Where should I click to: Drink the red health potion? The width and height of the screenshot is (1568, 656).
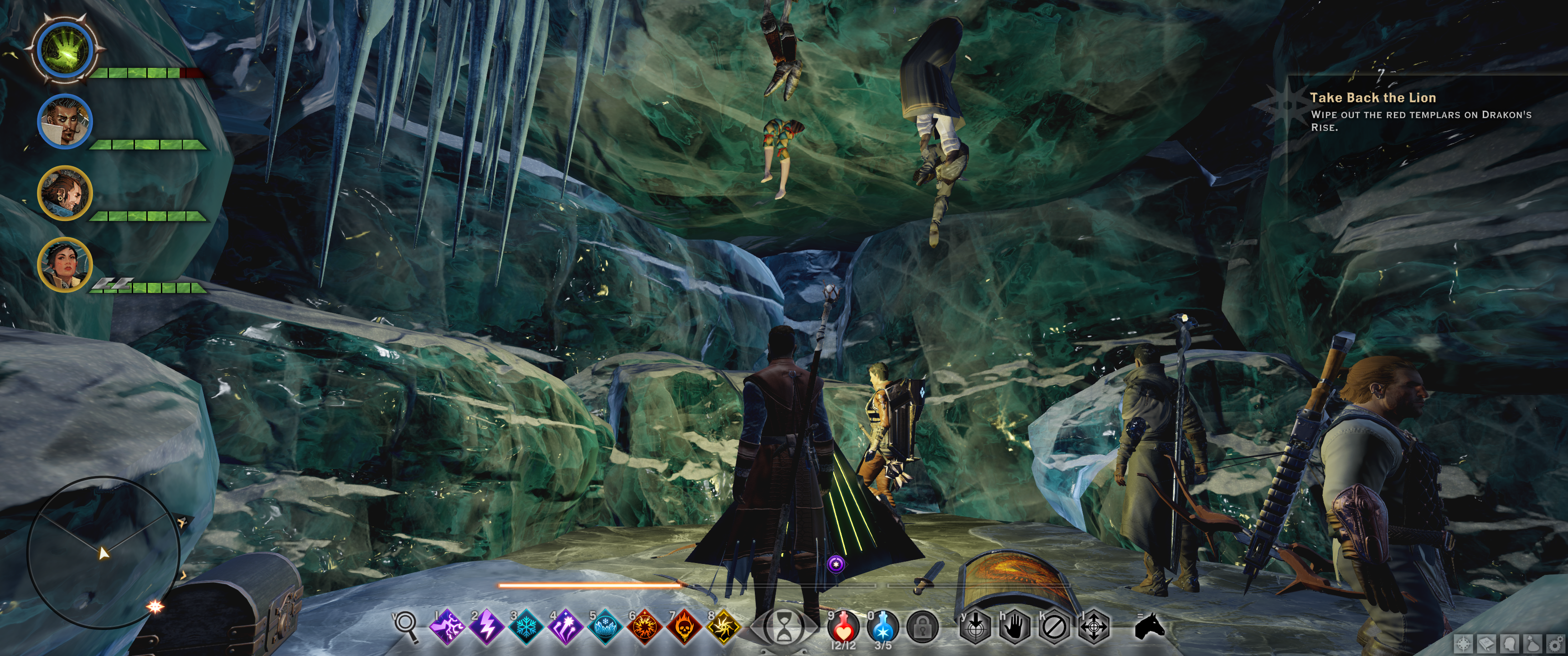pyautogui.click(x=843, y=626)
